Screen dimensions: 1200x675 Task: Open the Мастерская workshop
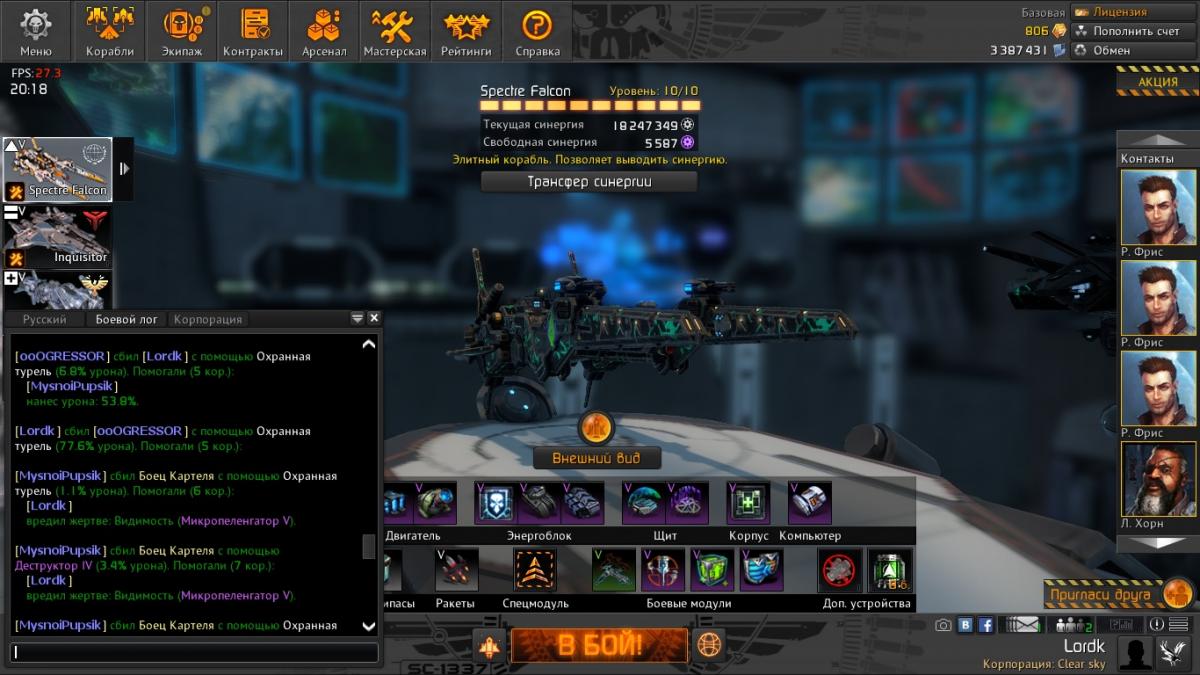click(395, 30)
